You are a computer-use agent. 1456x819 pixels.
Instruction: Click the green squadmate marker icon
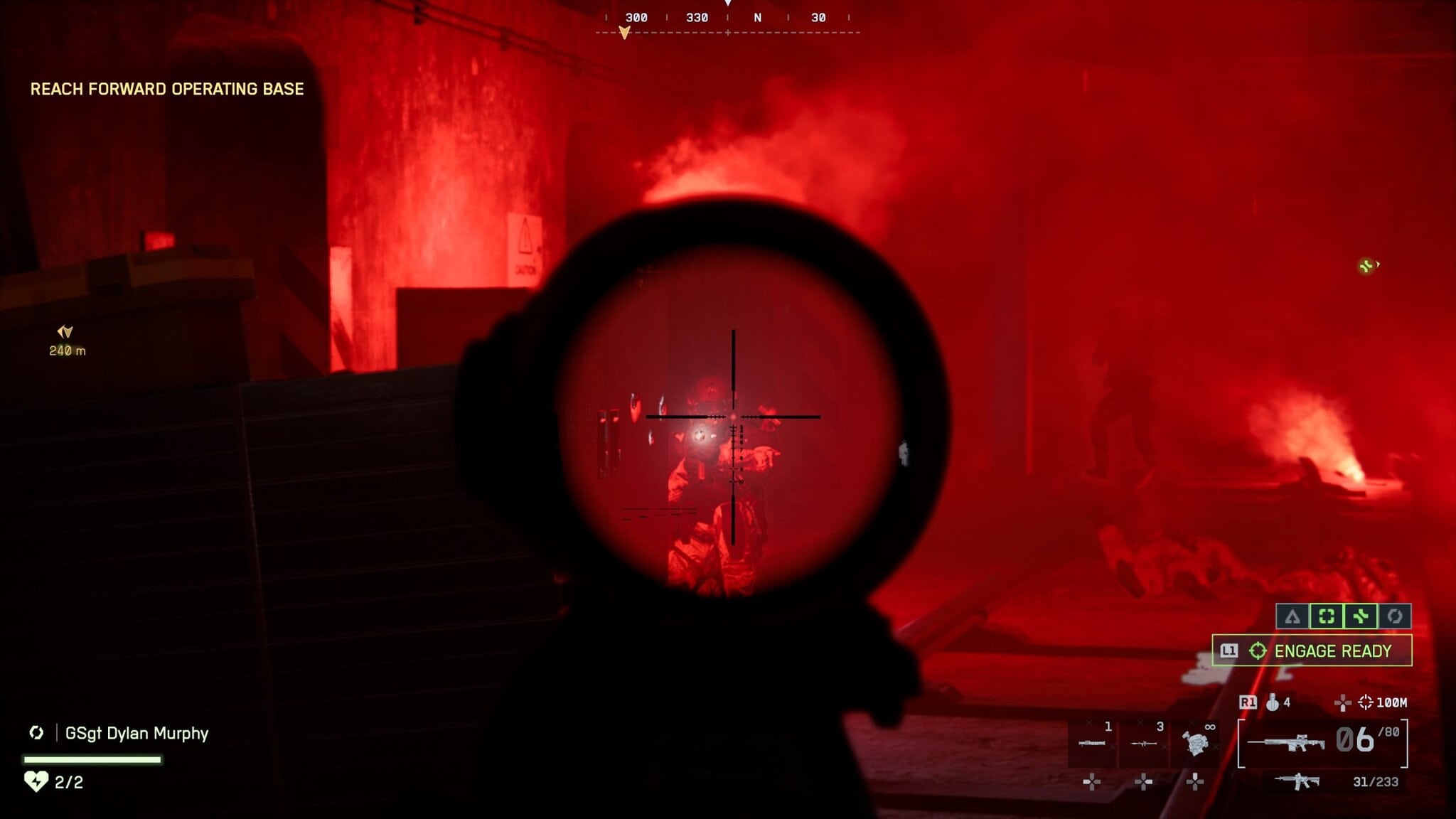(1366, 267)
